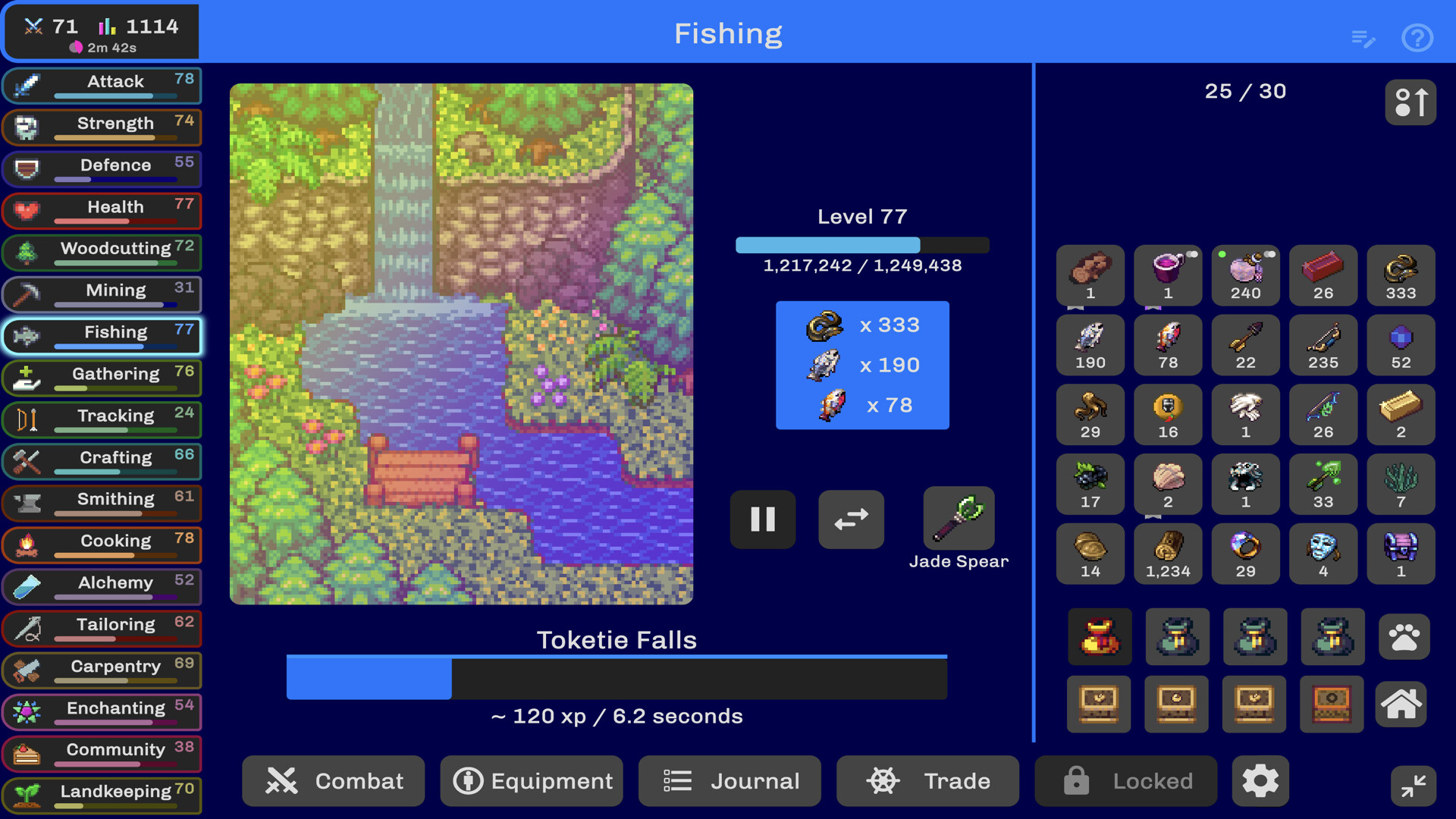
Task: Select the red coin pouch bag slot
Action: coord(1100,637)
